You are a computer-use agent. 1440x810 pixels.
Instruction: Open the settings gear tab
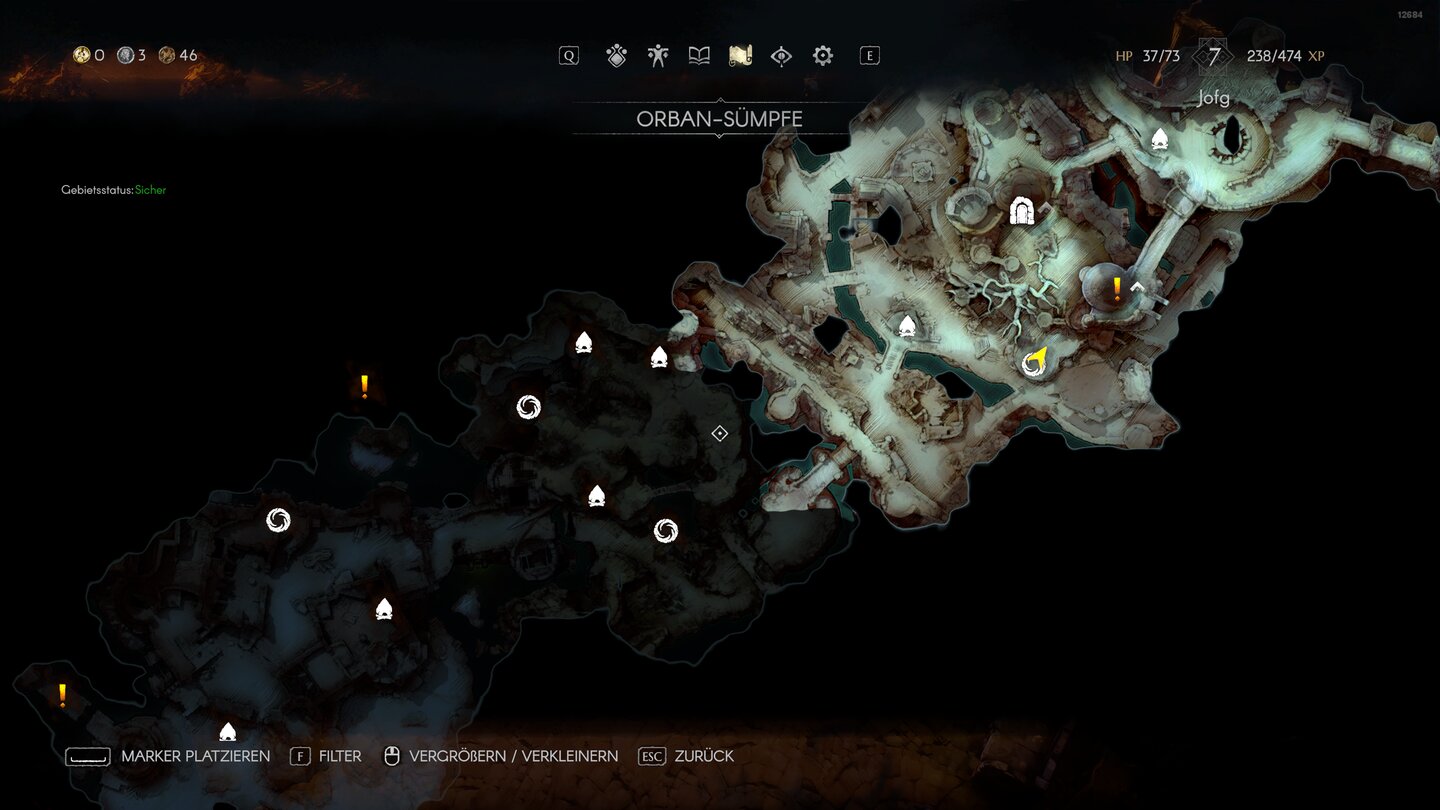pos(822,56)
